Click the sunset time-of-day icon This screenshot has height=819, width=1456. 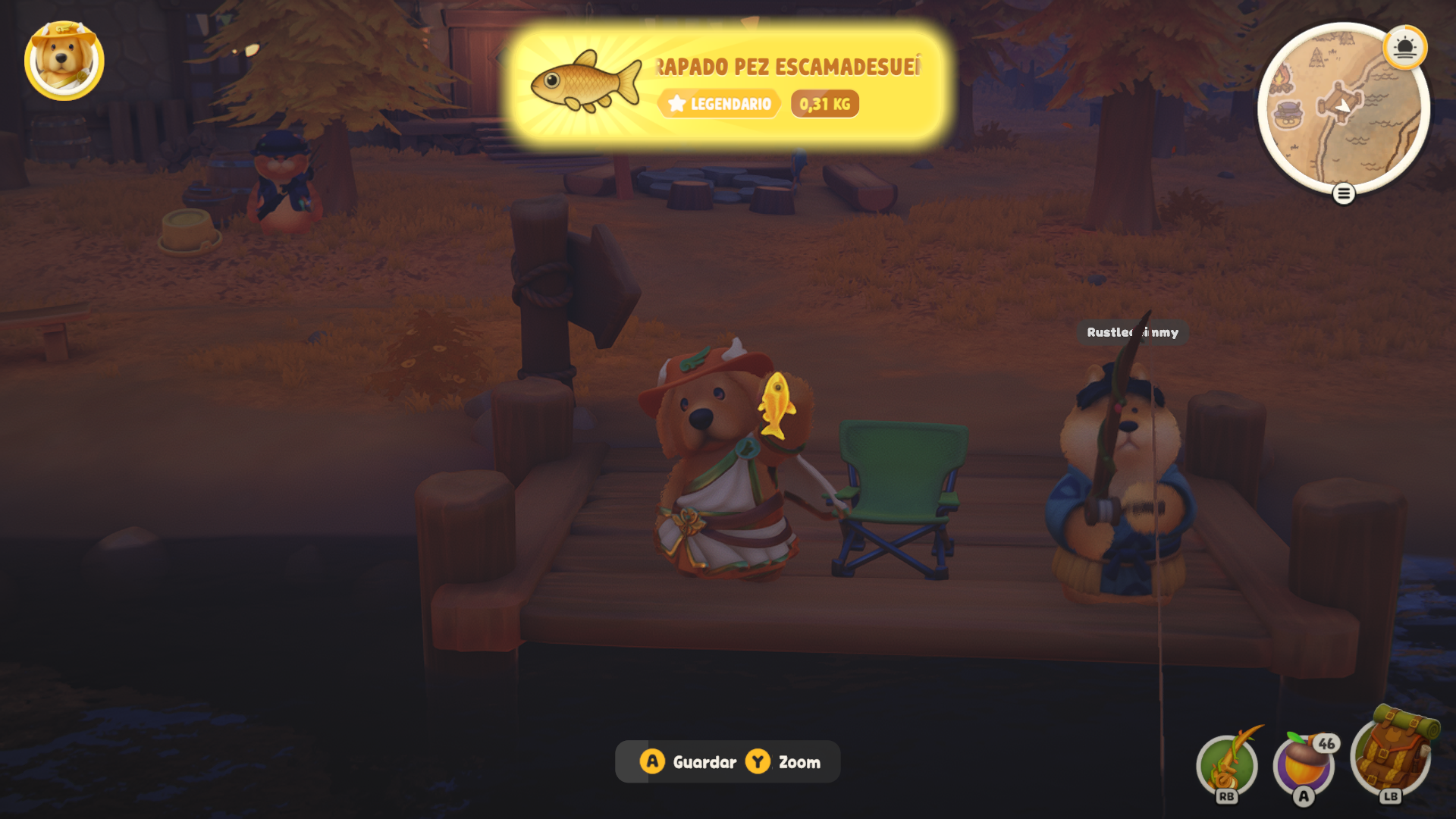pos(1404,48)
